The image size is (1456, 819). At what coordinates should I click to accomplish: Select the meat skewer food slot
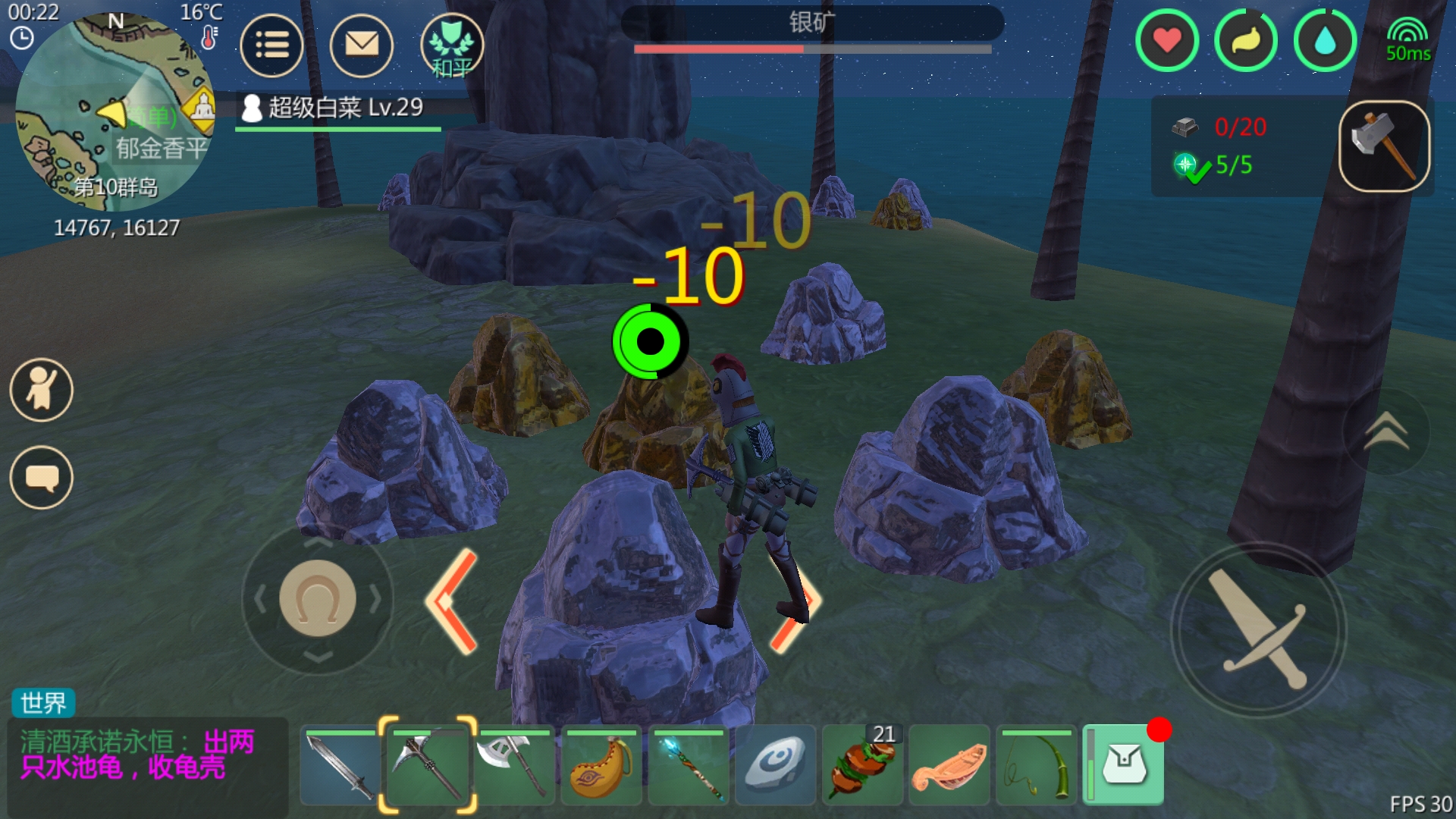point(862,766)
